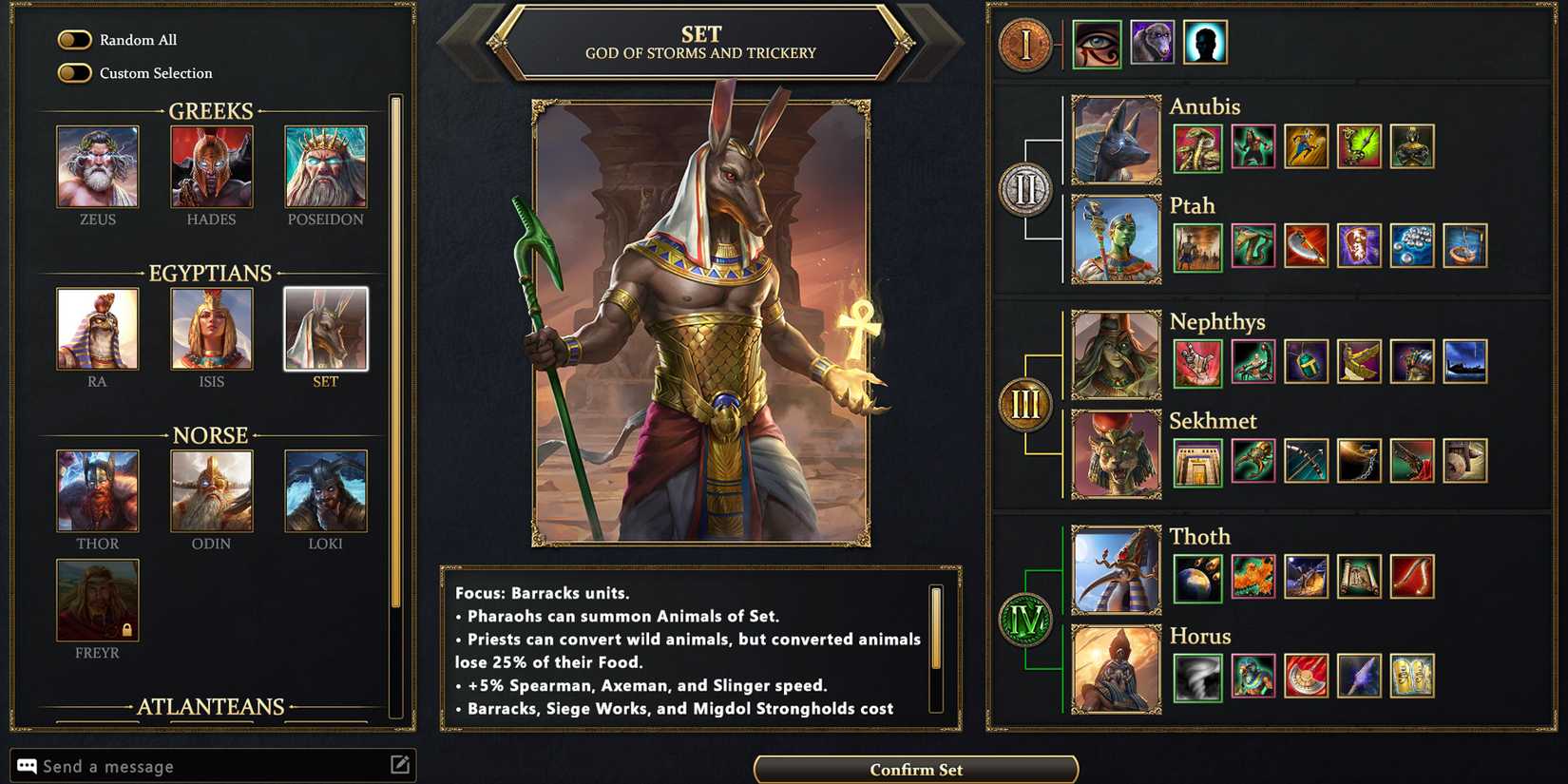Click the Eye of Horus god power icon
Screen dimensions: 1568x784
click(1099, 43)
